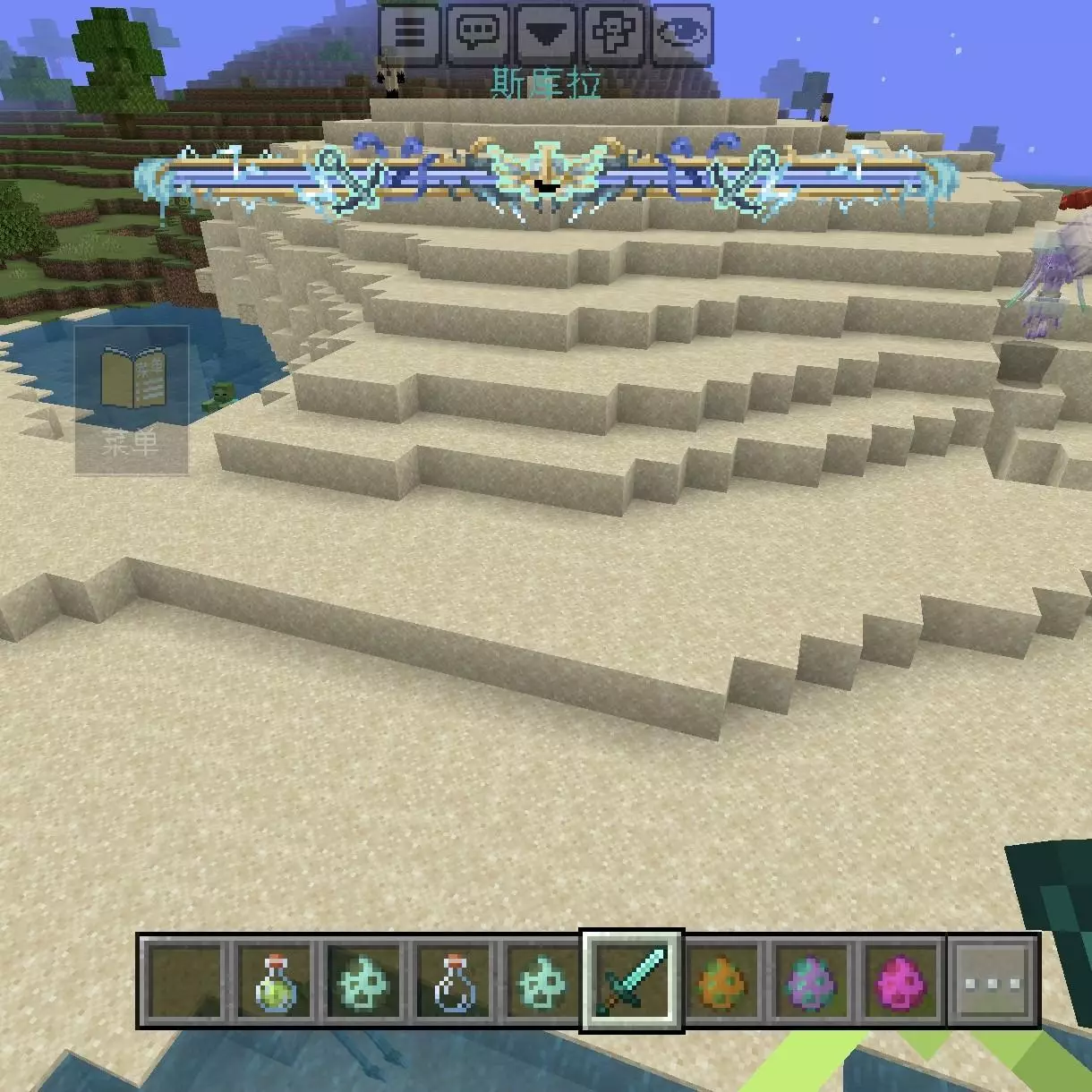Select the green potion hotbar slot
1092x1092 pixels.
pyautogui.click(x=275, y=981)
